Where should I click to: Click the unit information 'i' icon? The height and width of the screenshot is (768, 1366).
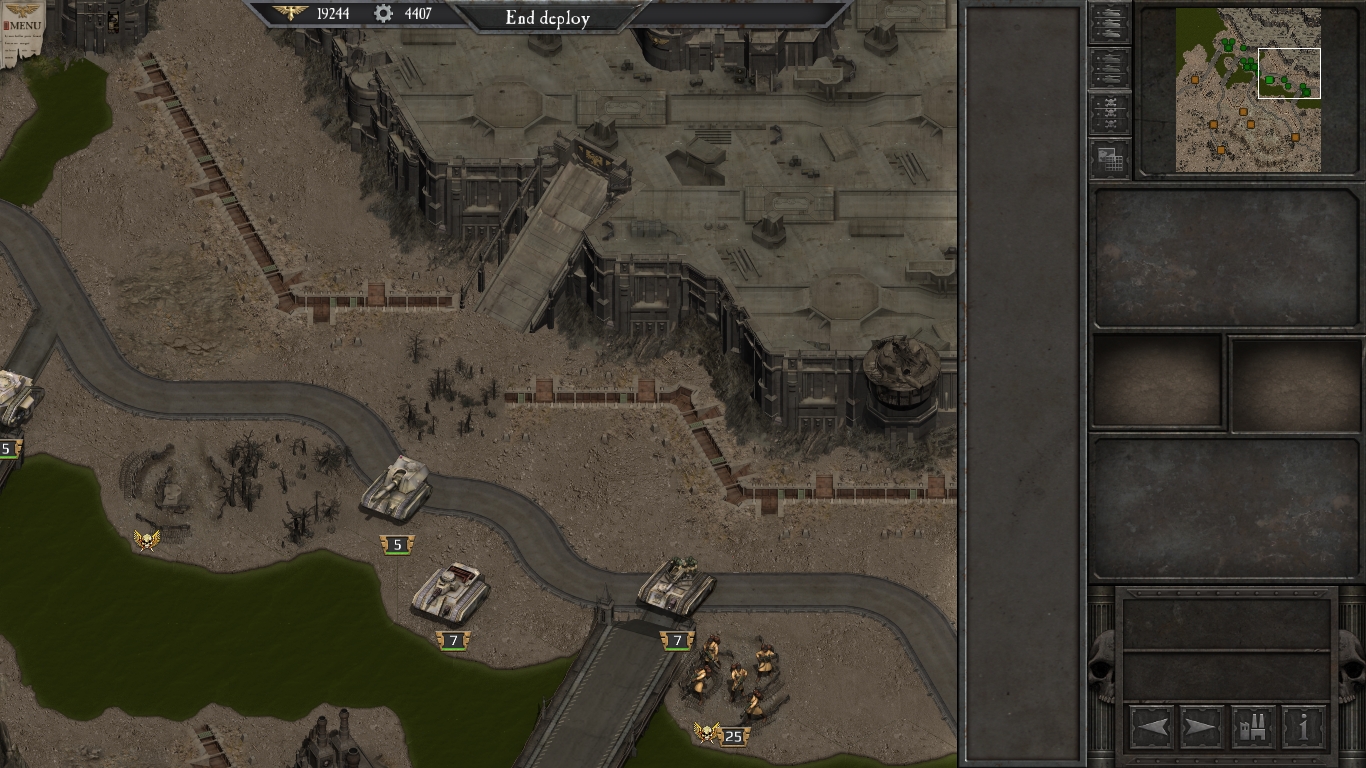tap(1303, 727)
